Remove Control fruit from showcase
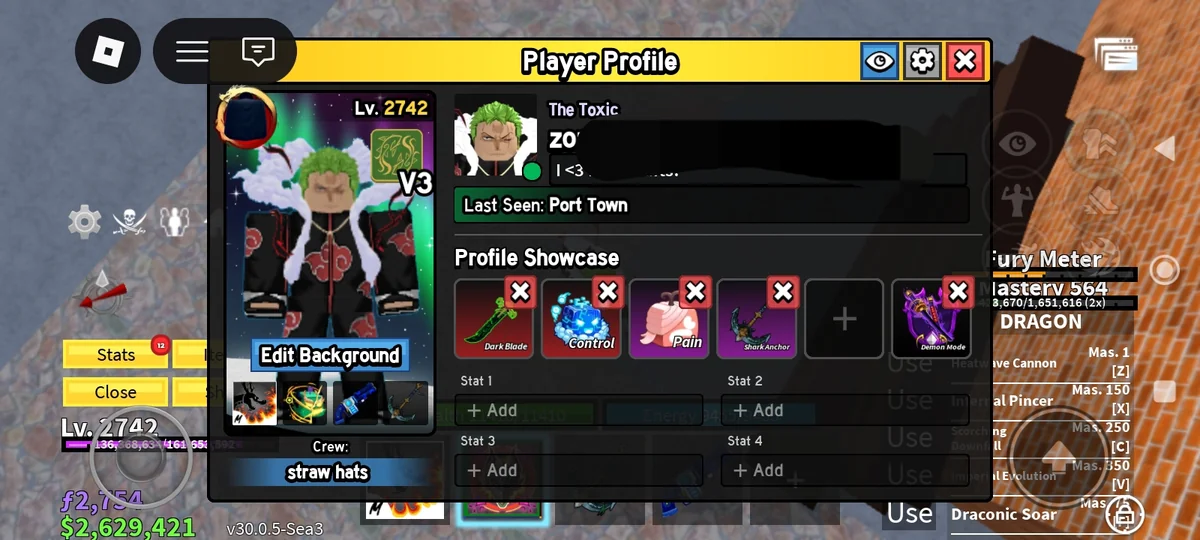 [607, 292]
